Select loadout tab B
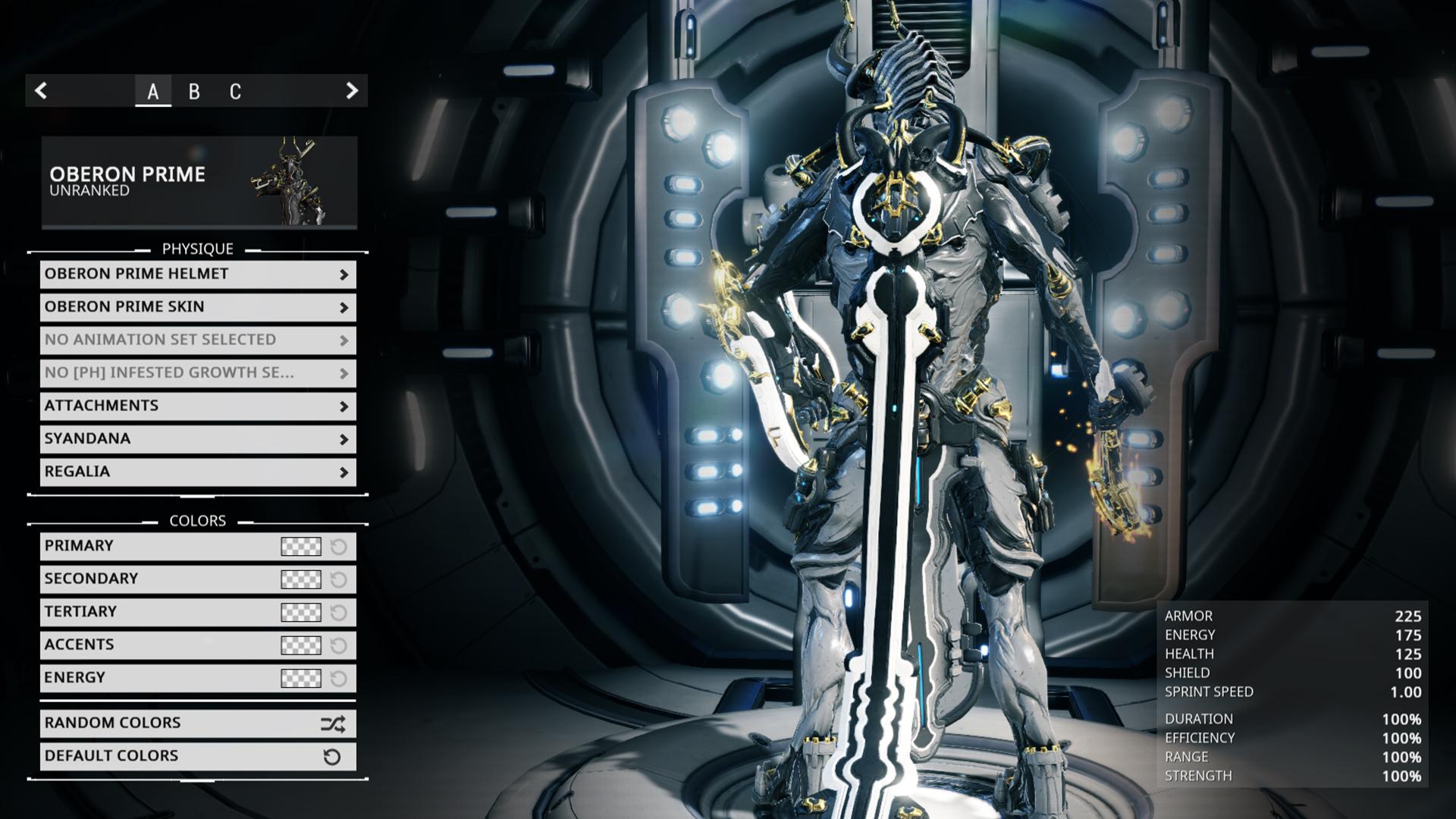This screenshot has width=1456, height=819. click(194, 92)
